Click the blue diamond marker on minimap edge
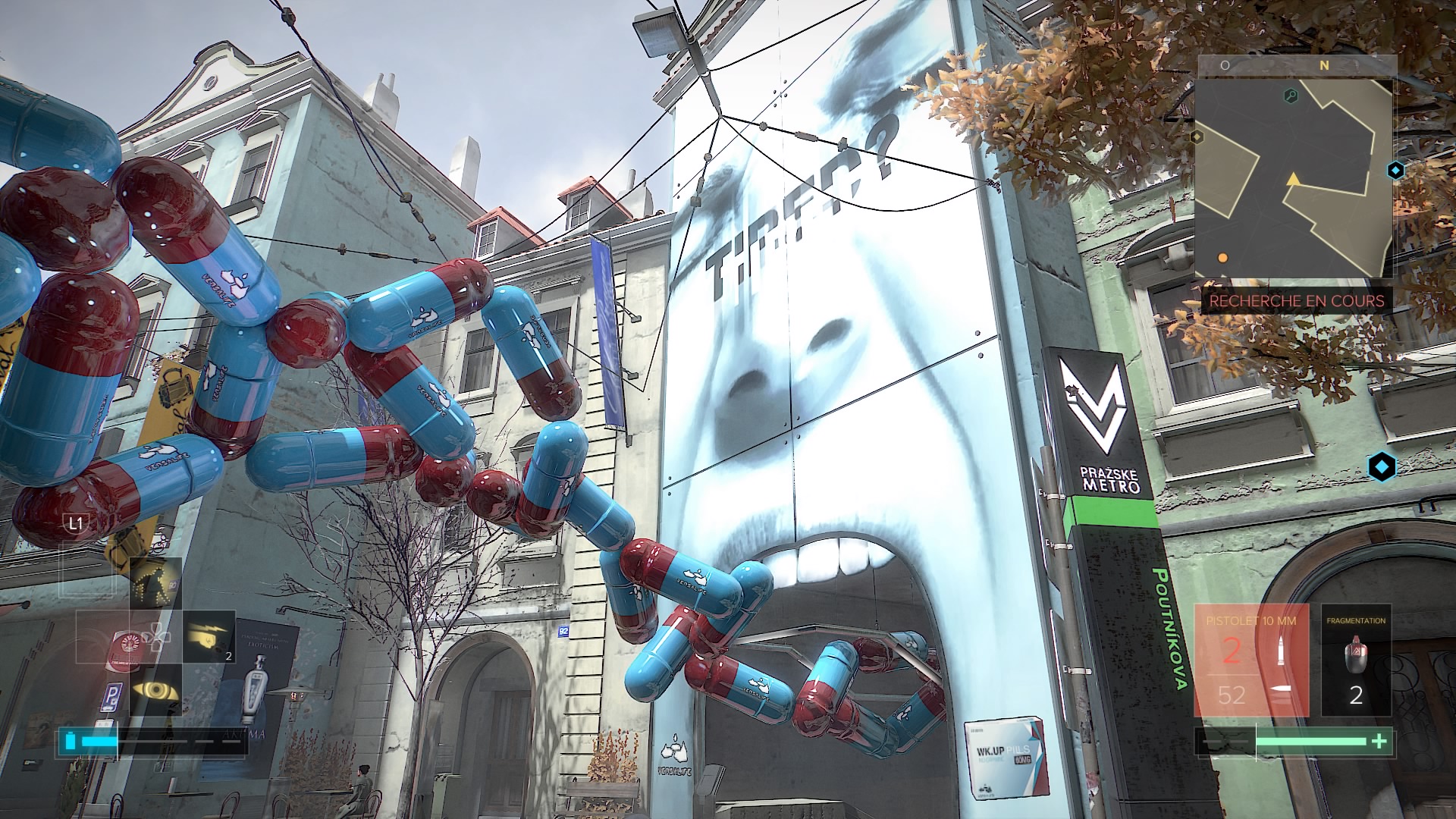Image resolution: width=1456 pixels, height=819 pixels. pos(1395,171)
